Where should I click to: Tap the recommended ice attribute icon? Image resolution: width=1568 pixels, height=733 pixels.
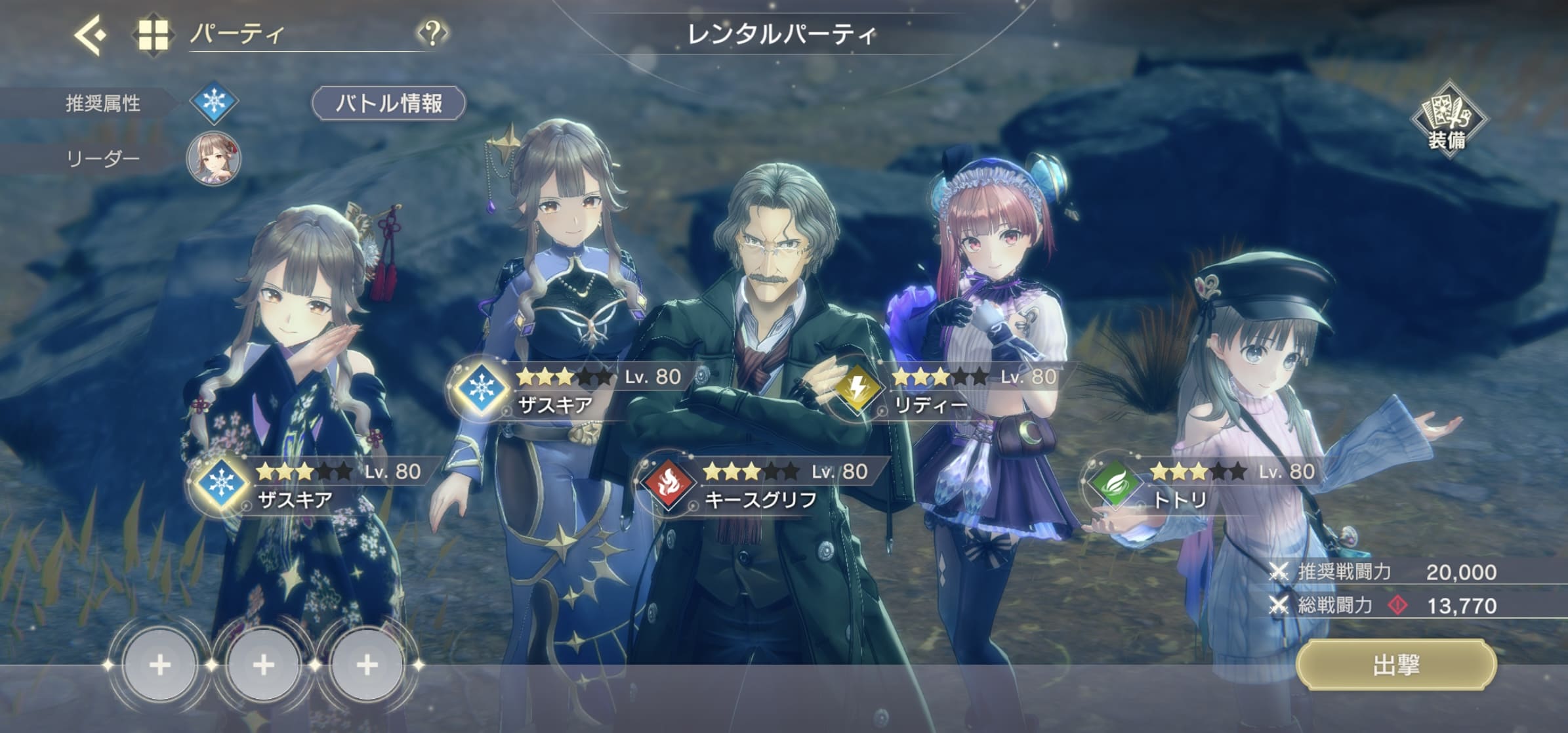coord(214,102)
